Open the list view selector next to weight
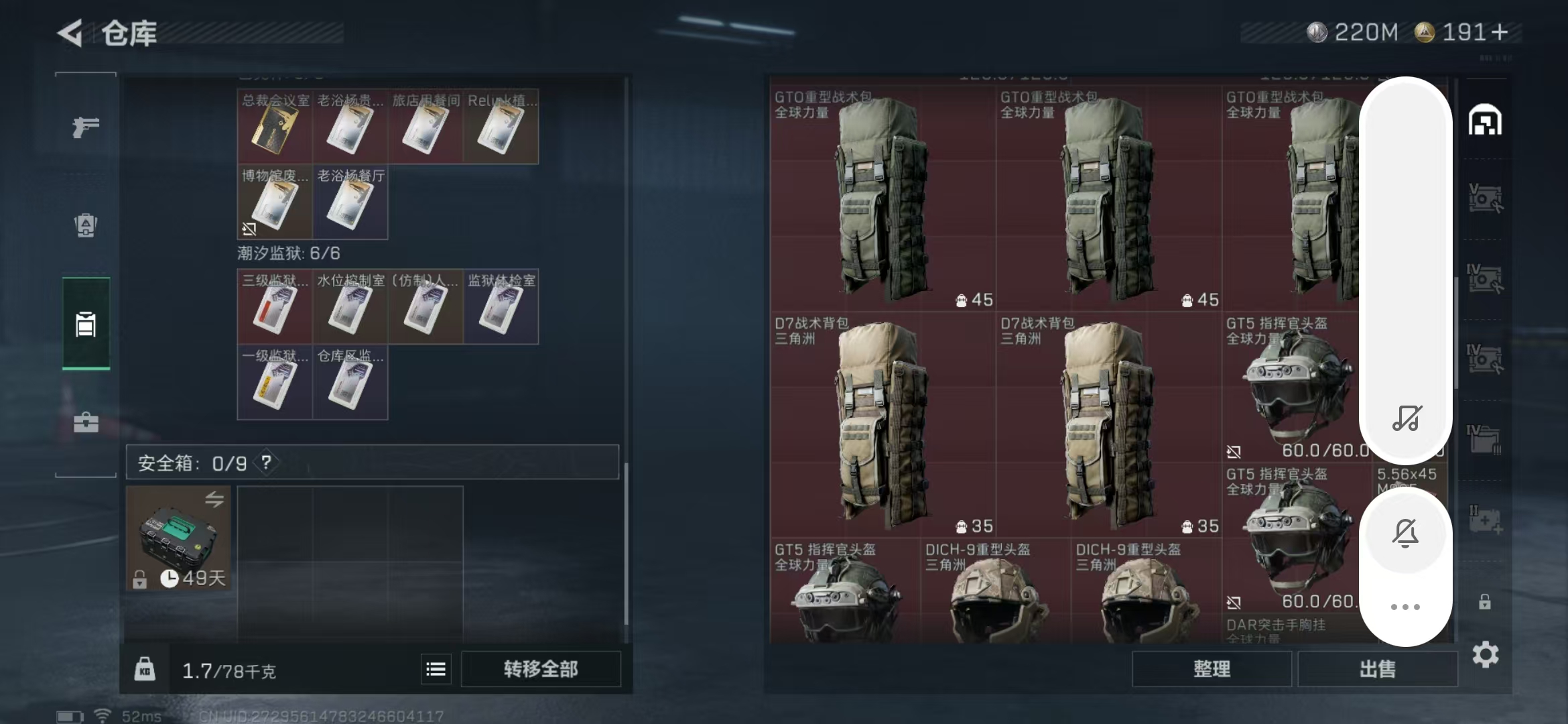The width and height of the screenshot is (1568, 724). 436,668
